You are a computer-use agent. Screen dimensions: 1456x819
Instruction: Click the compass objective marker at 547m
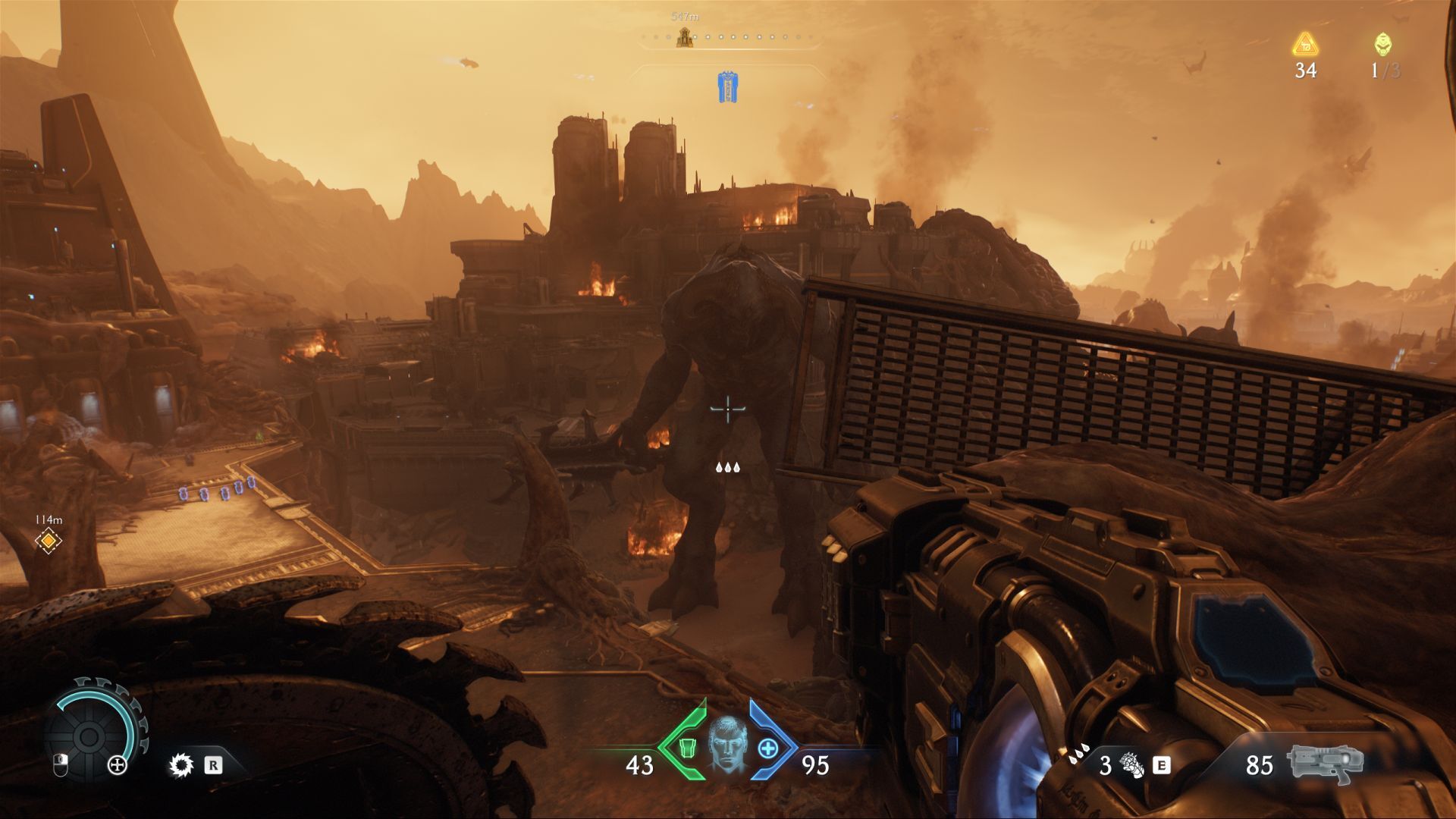coord(685,37)
